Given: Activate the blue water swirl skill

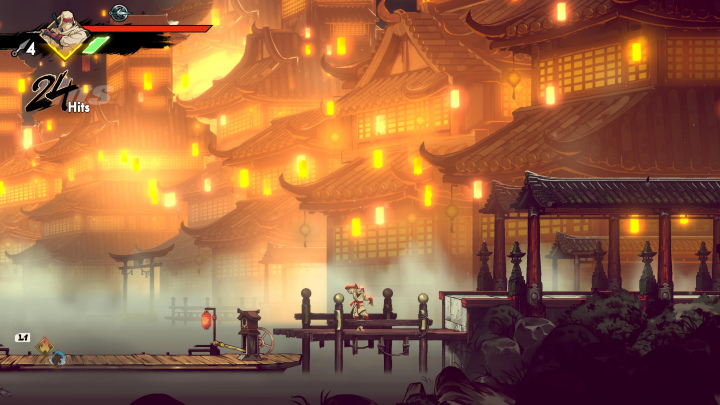Looking at the screenshot, I should click(60, 357).
